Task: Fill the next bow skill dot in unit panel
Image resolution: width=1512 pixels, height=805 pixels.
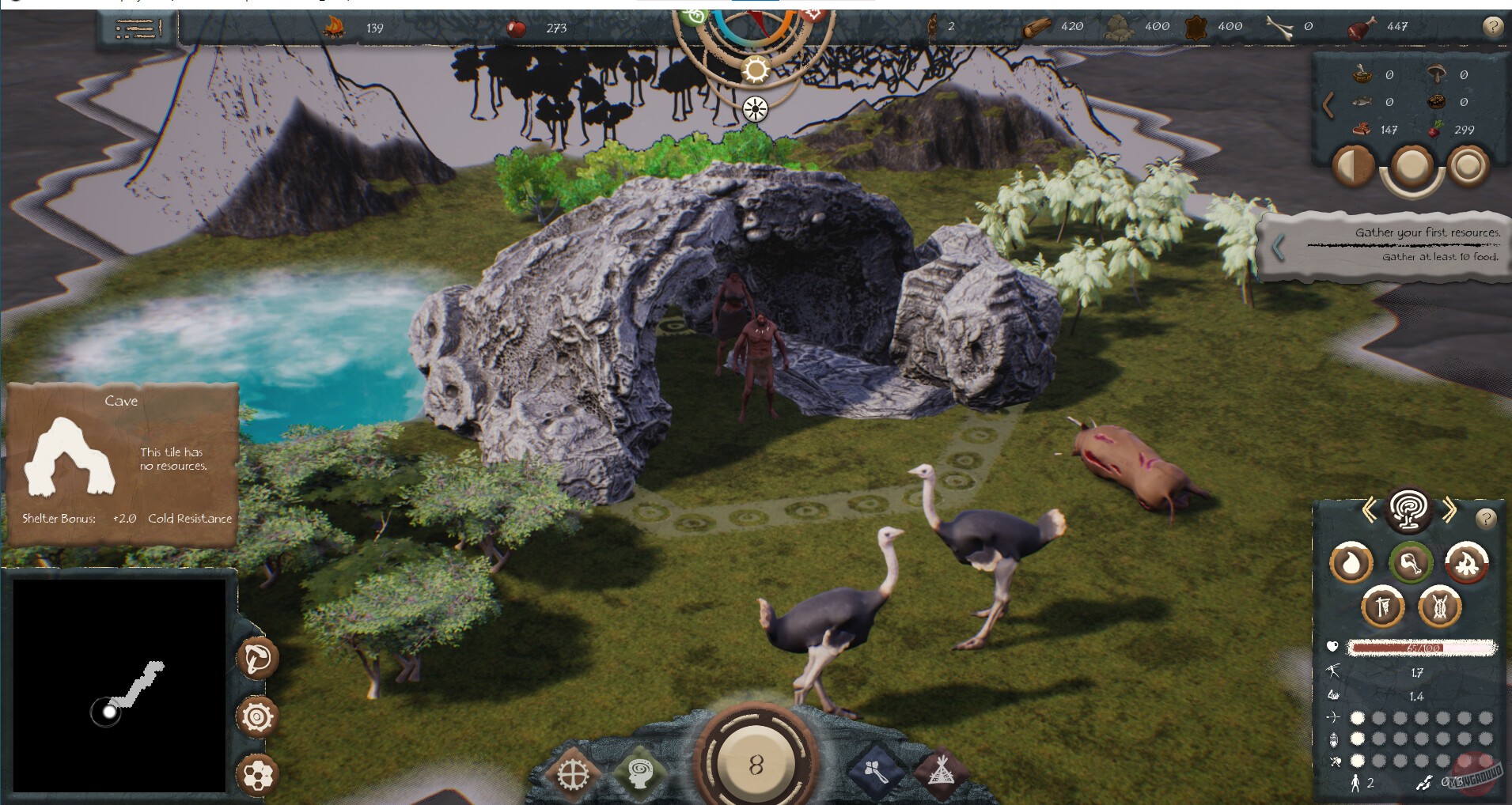Action: click(1378, 719)
